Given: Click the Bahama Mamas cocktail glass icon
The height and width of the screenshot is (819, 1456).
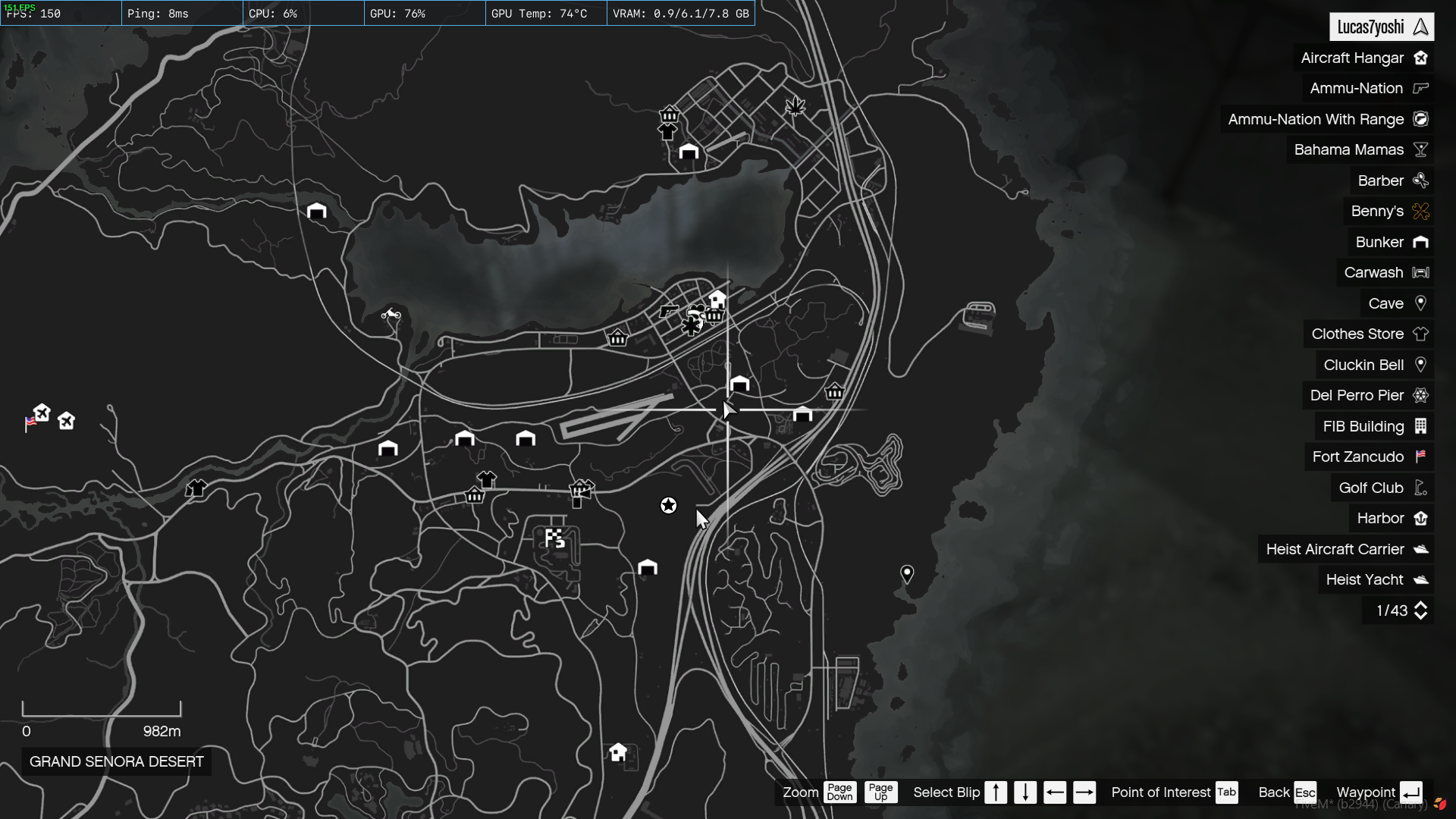Looking at the screenshot, I should [1420, 149].
